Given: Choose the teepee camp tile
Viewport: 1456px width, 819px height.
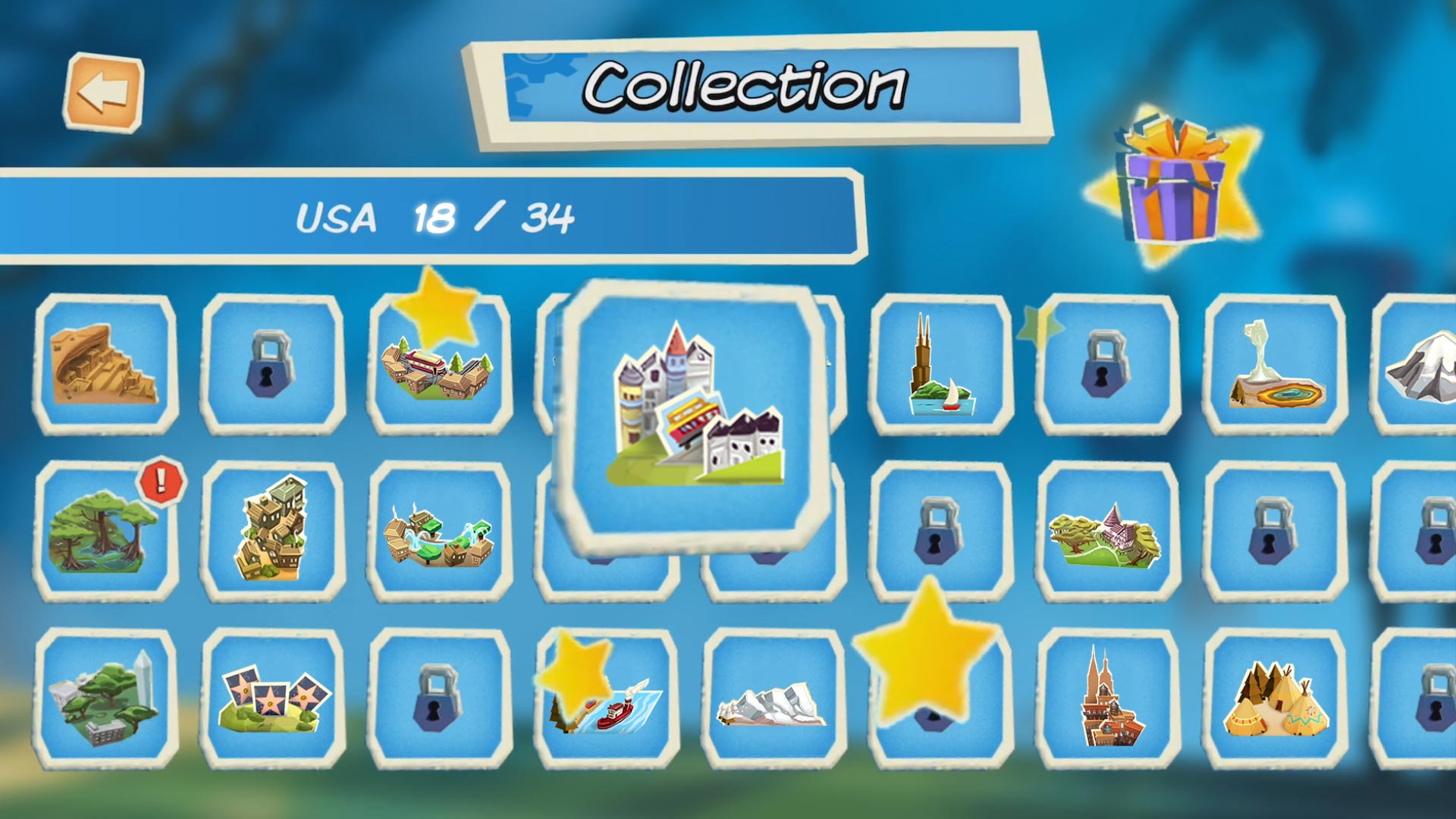Looking at the screenshot, I should pyautogui.click(x=1276, y=699).
